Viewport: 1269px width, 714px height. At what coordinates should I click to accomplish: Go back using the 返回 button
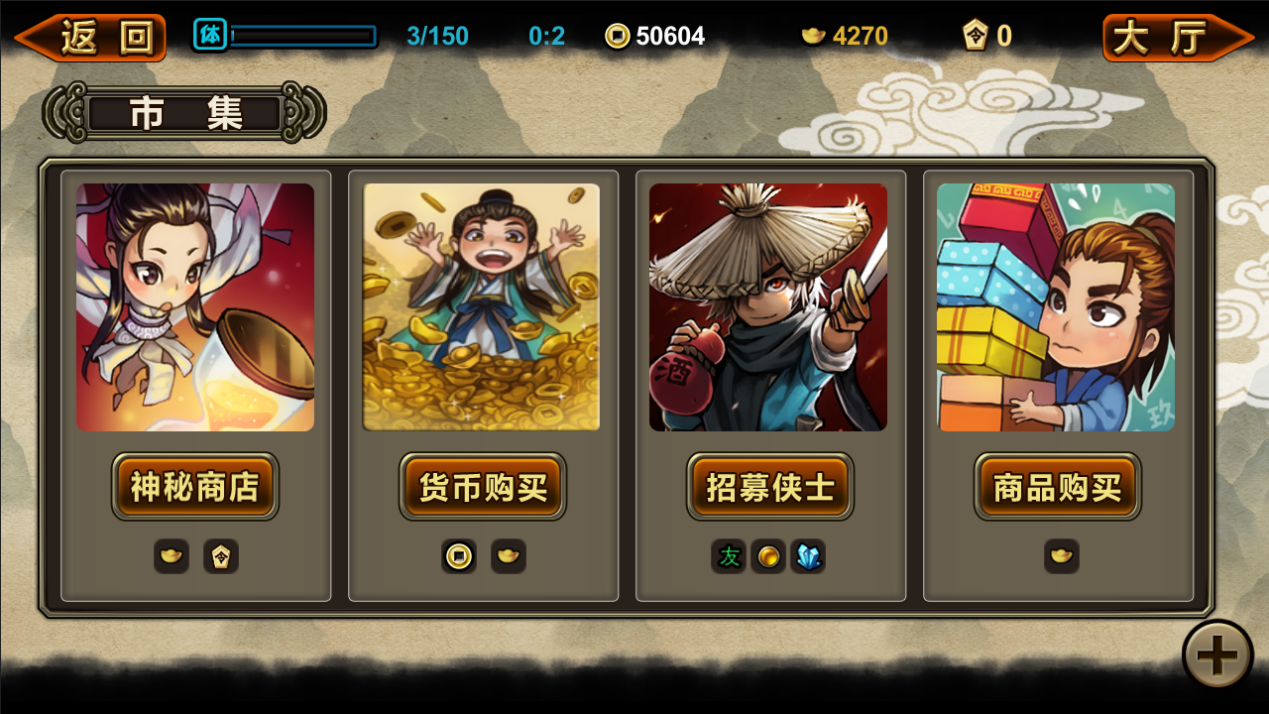click(92, 37)
